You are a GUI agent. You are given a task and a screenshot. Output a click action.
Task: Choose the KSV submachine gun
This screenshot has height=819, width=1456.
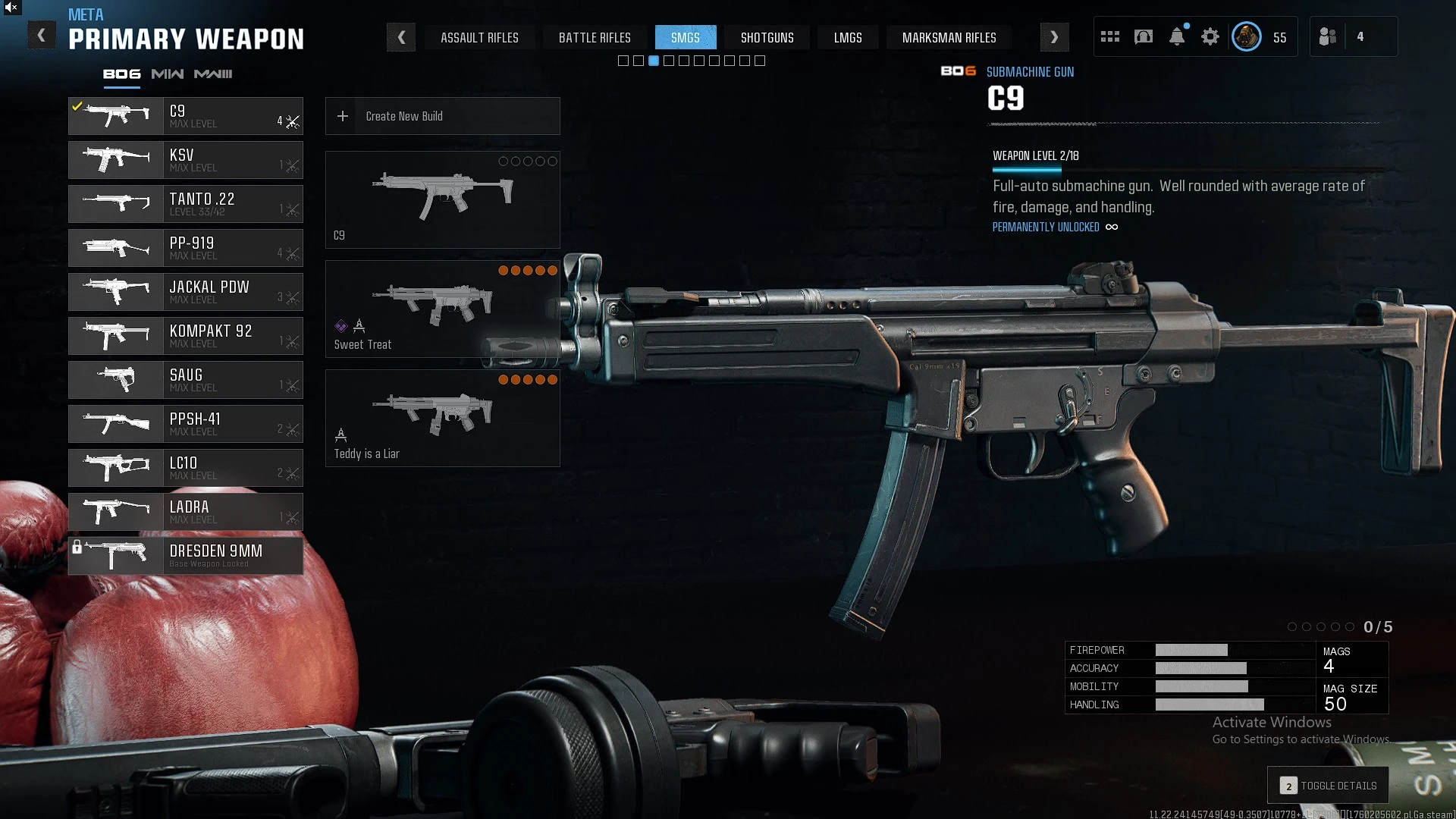click(x=186, y=160)
